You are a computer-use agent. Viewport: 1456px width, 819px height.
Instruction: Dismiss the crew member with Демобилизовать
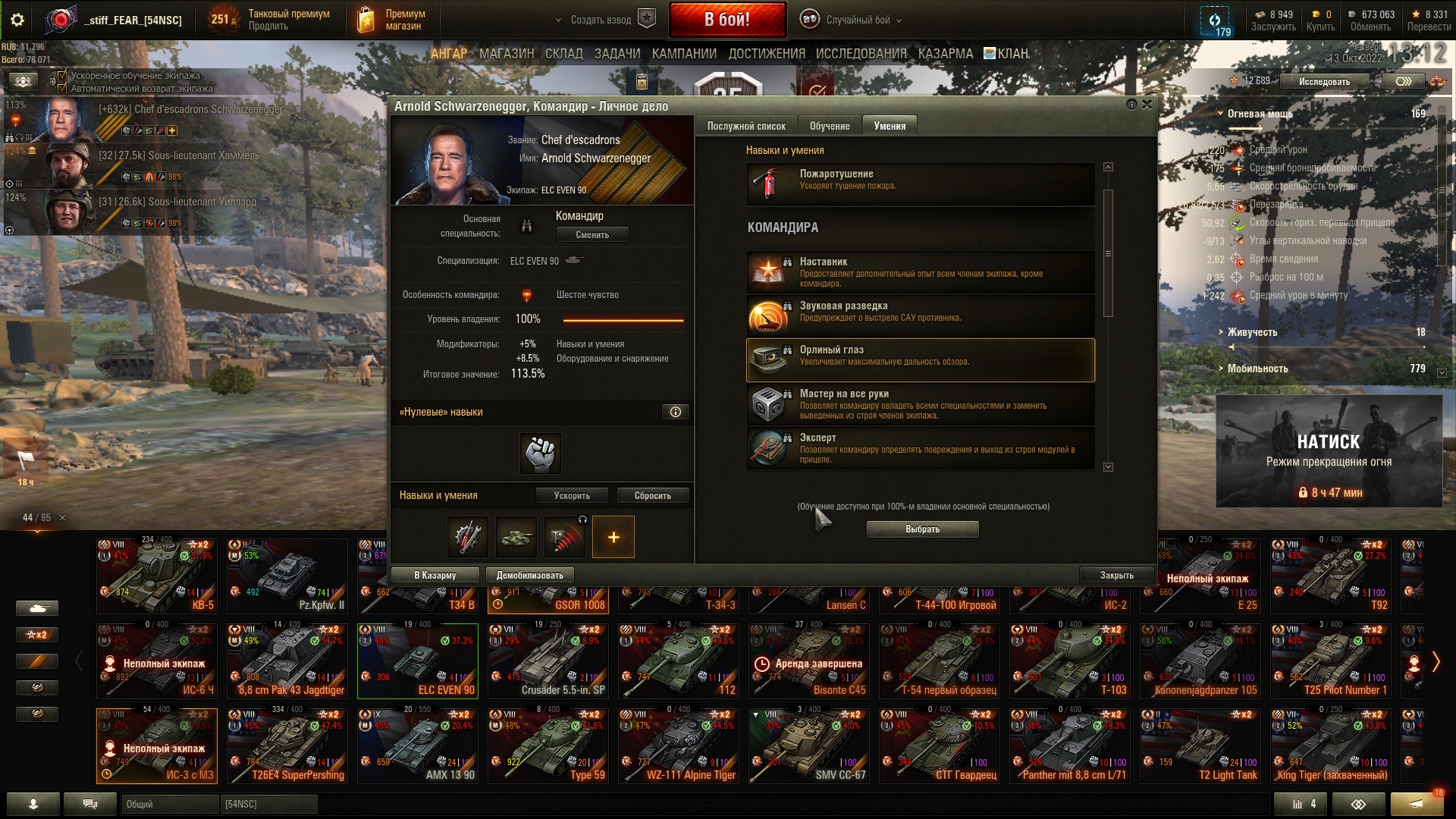[529, 576]
